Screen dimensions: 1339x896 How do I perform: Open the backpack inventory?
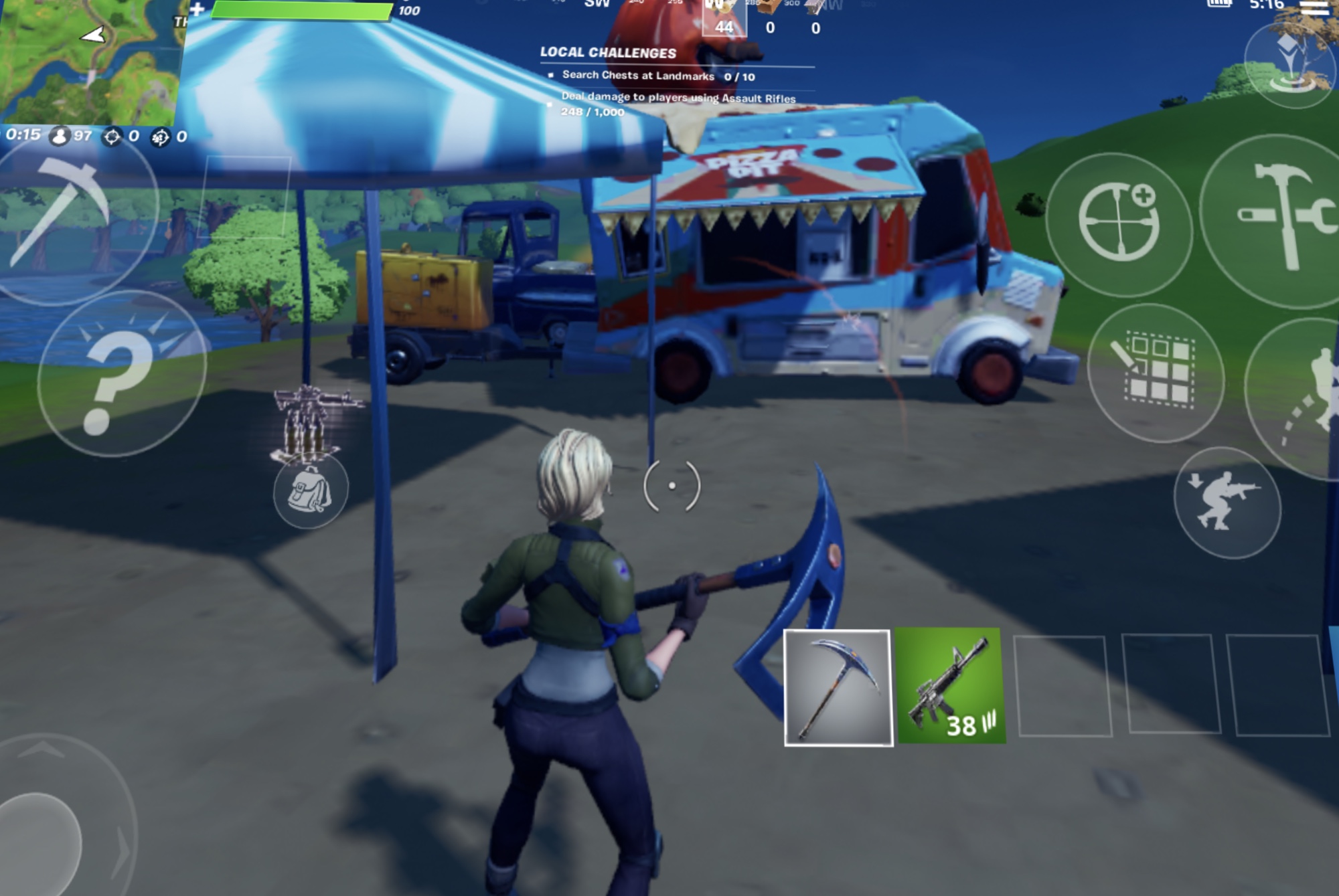pyautogui.click(x=310, y=492)
